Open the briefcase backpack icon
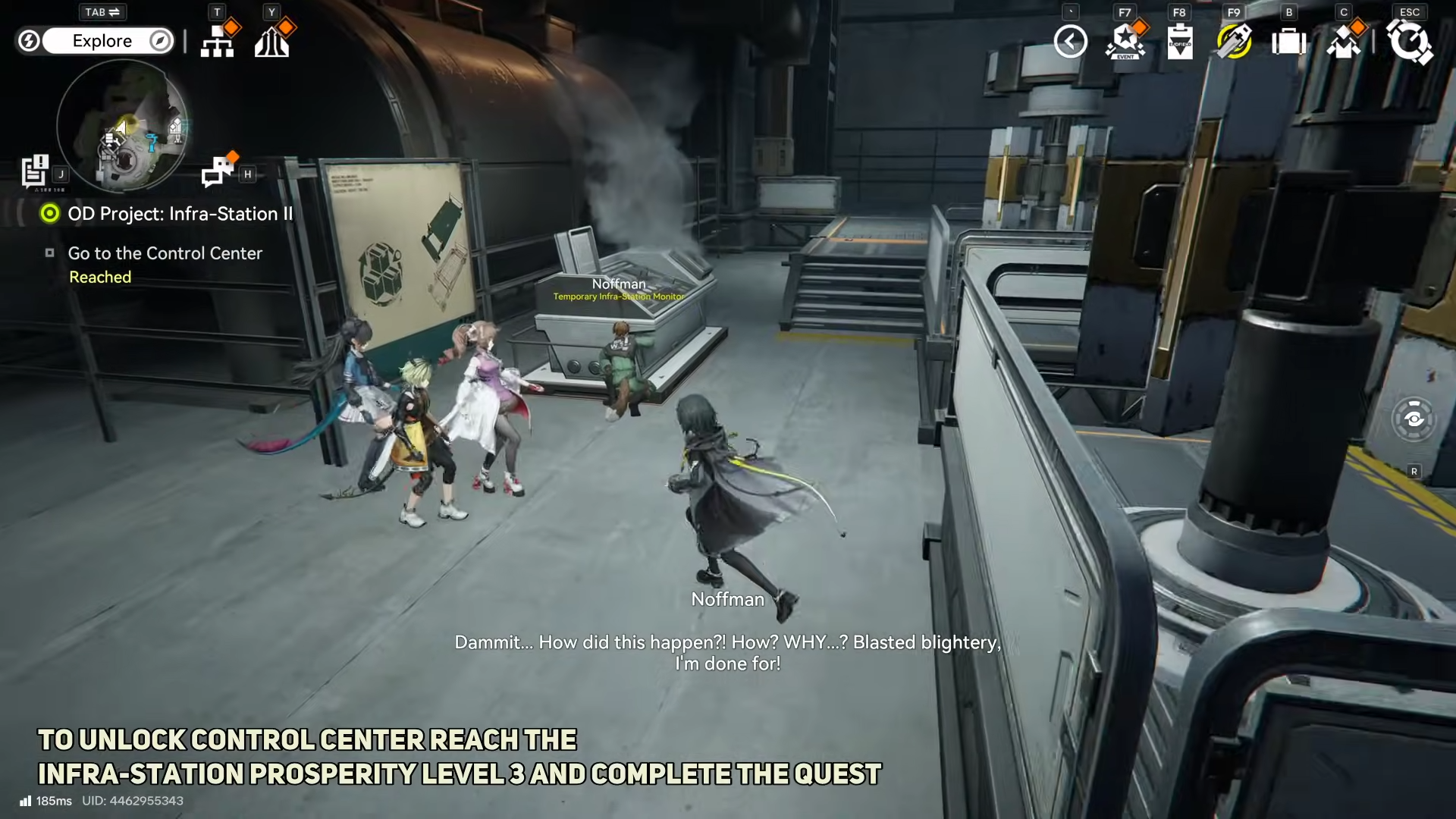1456x819 pixels. 1289,42
